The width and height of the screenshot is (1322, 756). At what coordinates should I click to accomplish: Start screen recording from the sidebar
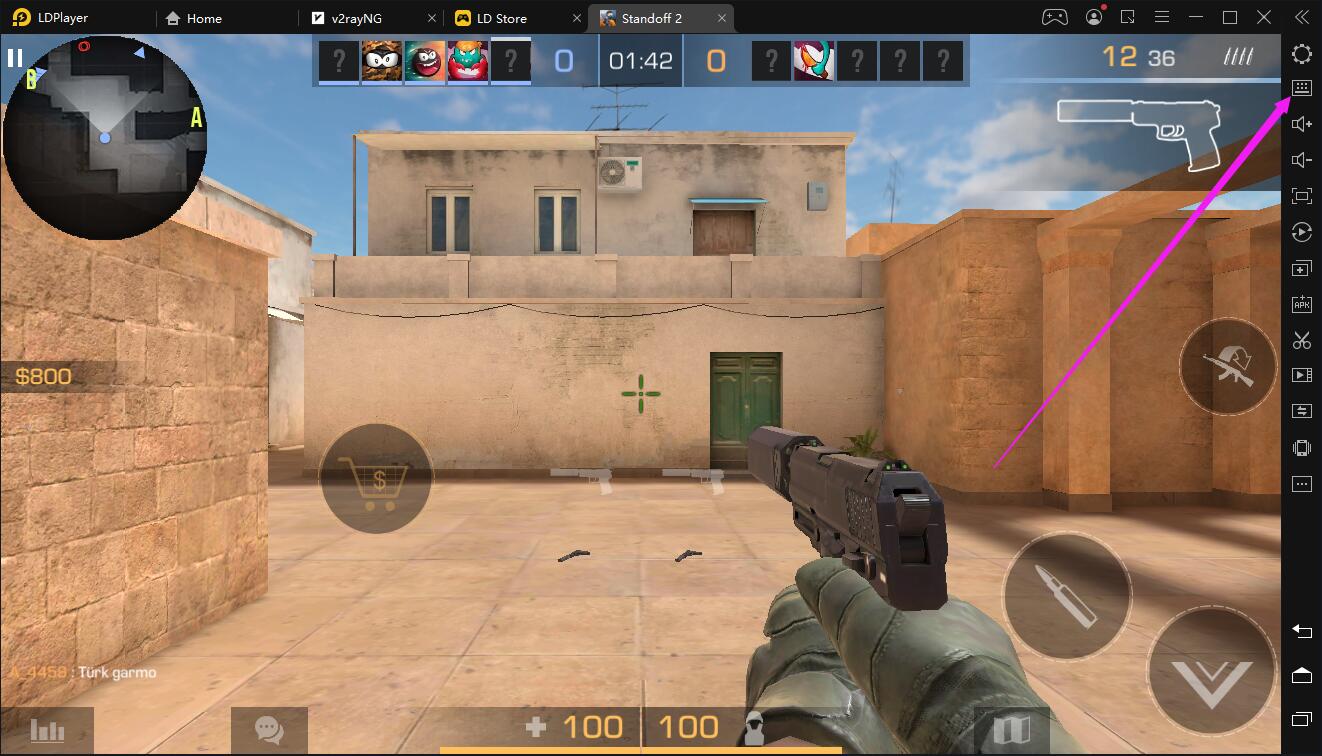coord(1301,375)
